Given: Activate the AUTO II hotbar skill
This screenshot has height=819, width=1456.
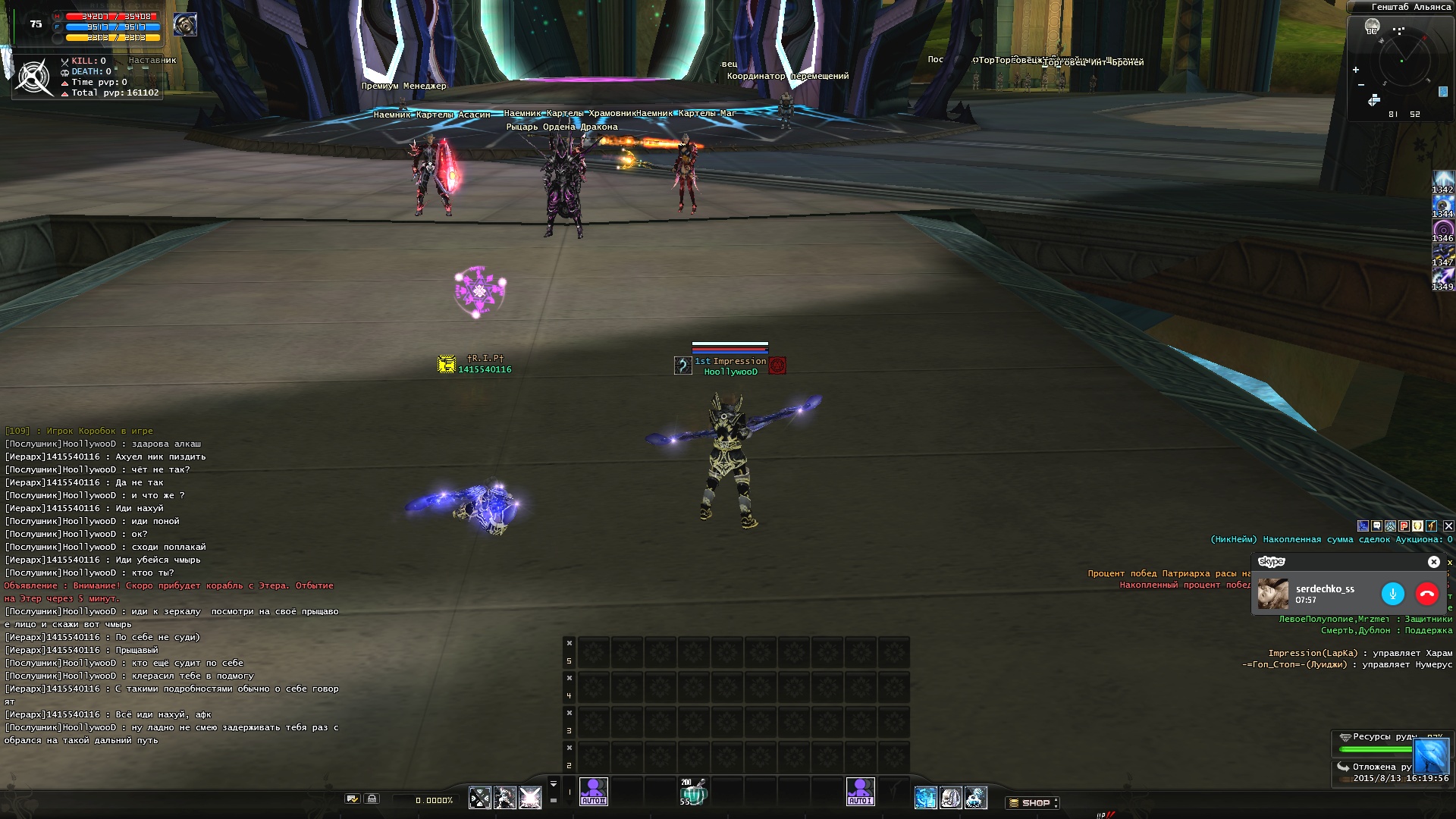Looking at the screenshot, I should 593,791.
